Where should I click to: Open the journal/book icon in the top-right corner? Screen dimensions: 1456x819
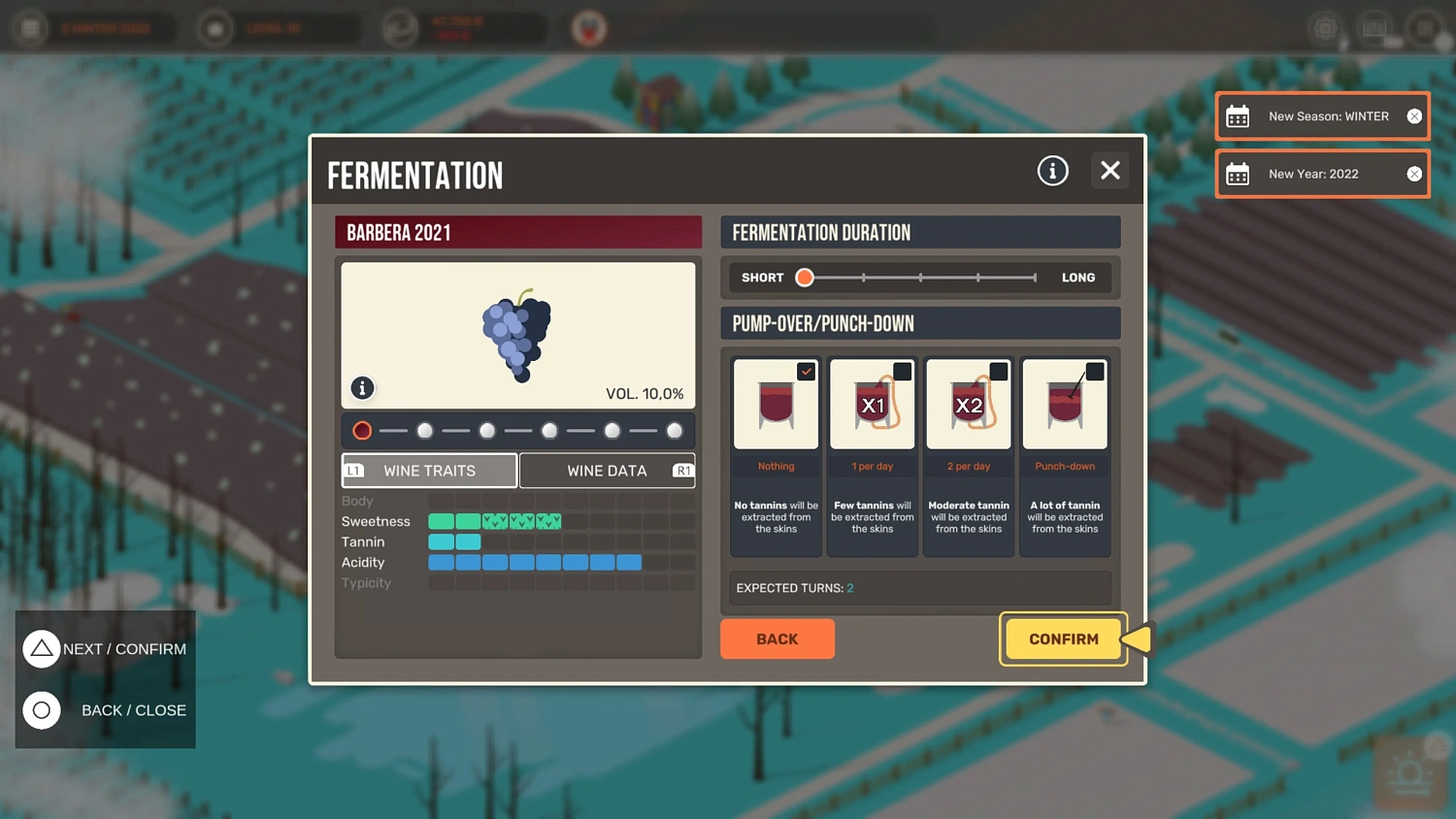(1374, 28)
